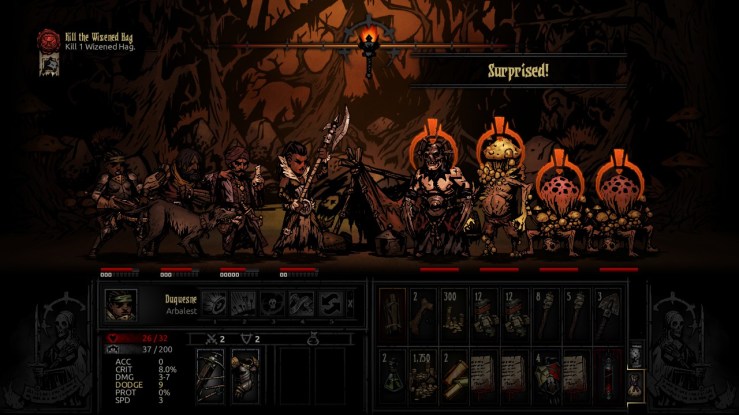Select the equipped crossbow weapon slot
The image size is (739, 415).
[x=212, y=374]
